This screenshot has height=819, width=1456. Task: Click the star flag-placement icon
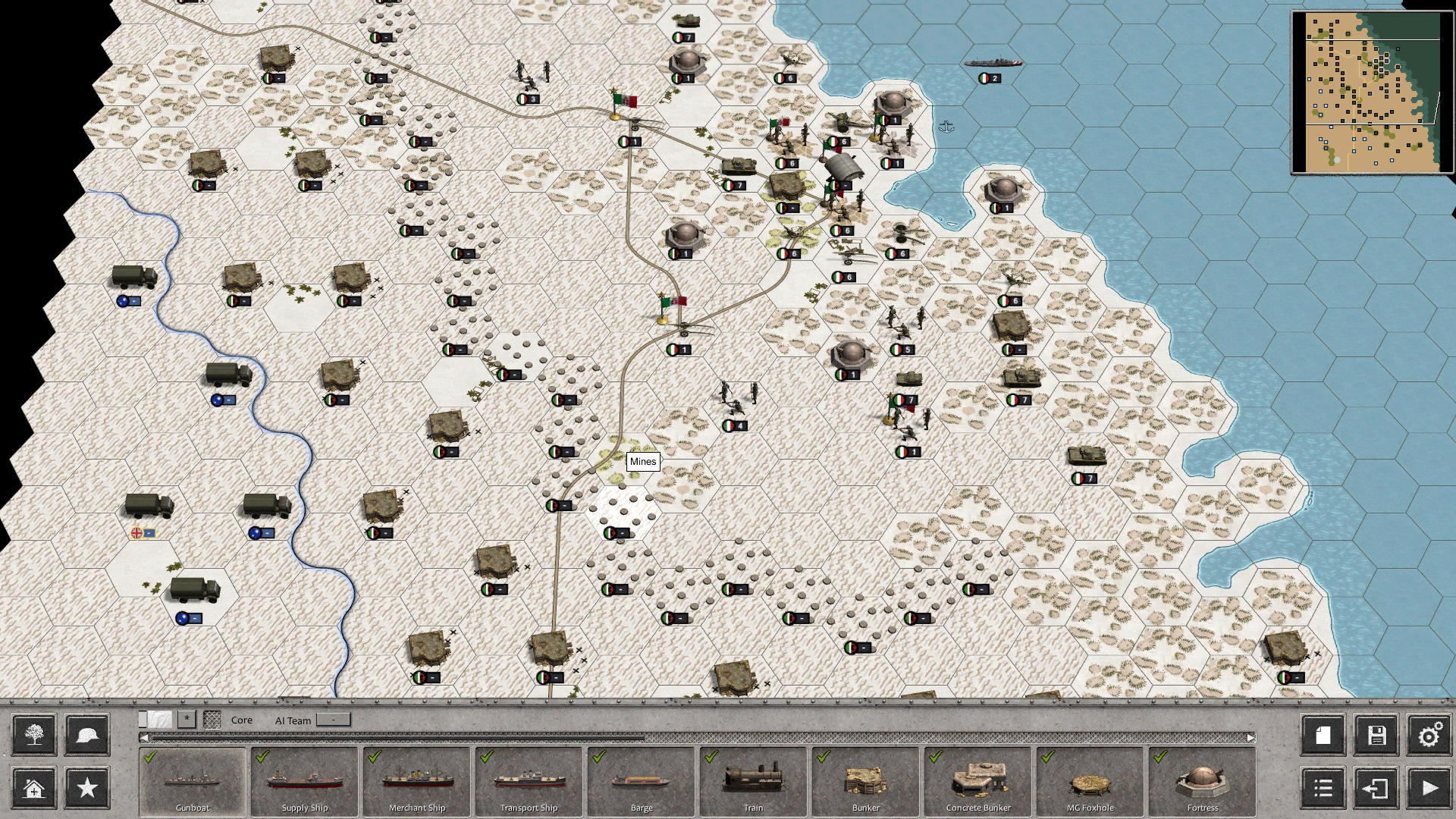coord(86,788)
